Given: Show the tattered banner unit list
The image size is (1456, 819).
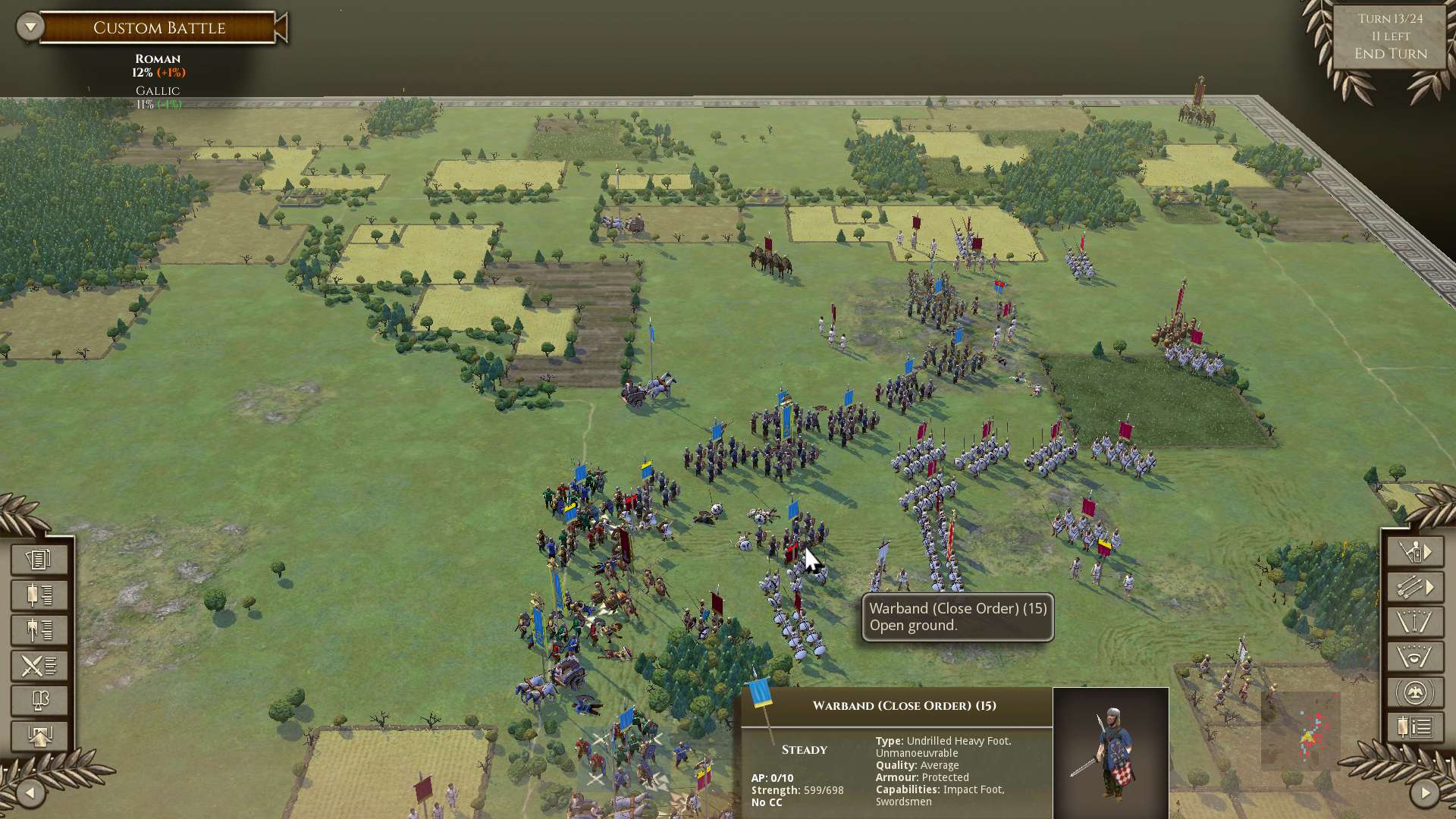Looking at the screenshot, I should [39, 630].
